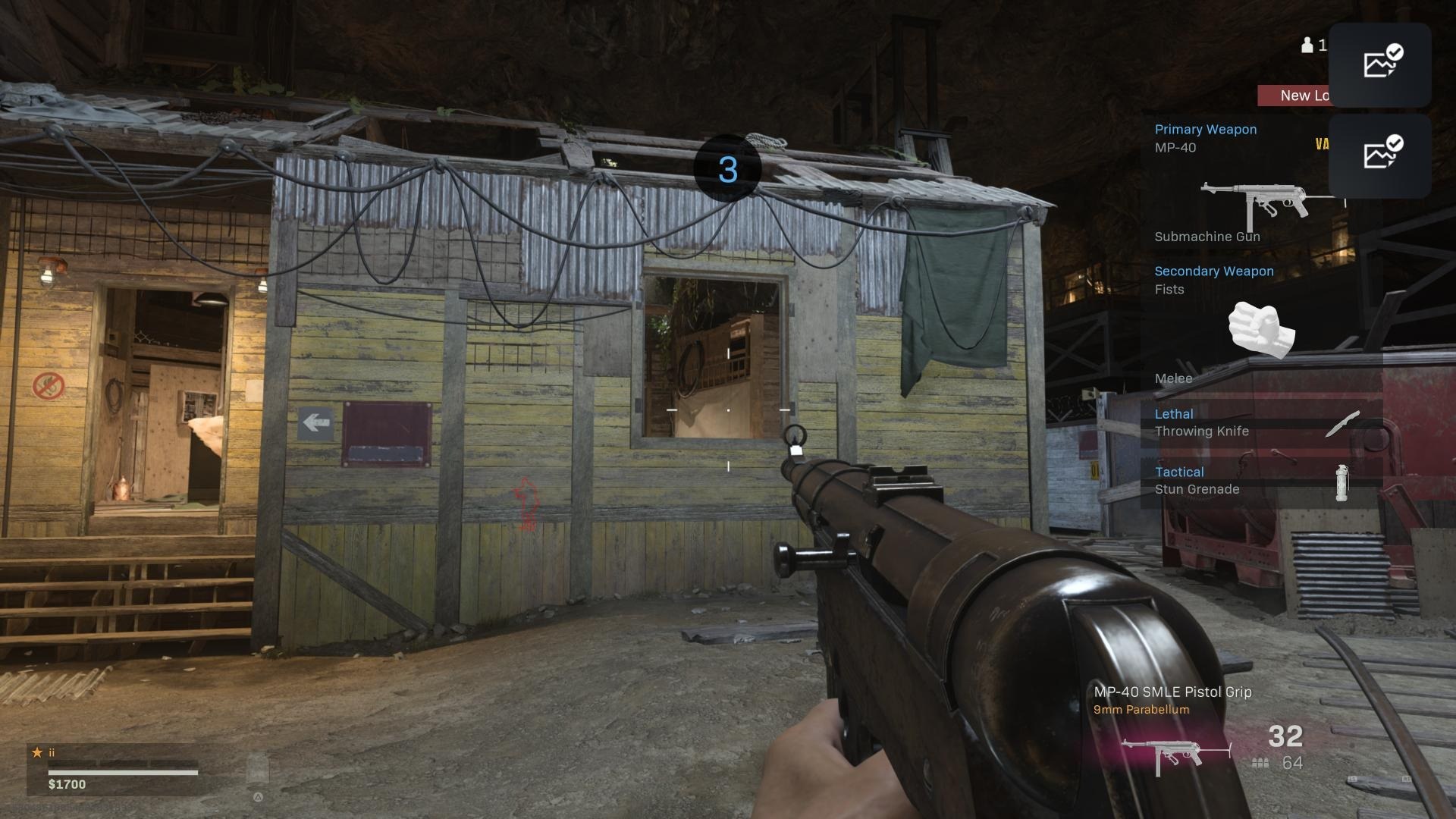Select the Primary Weapon MP-40 loadout entry
Image resolution: width=1456 pixels, height=819 pixels.
pyautogui.click(x=1244, y=184)
